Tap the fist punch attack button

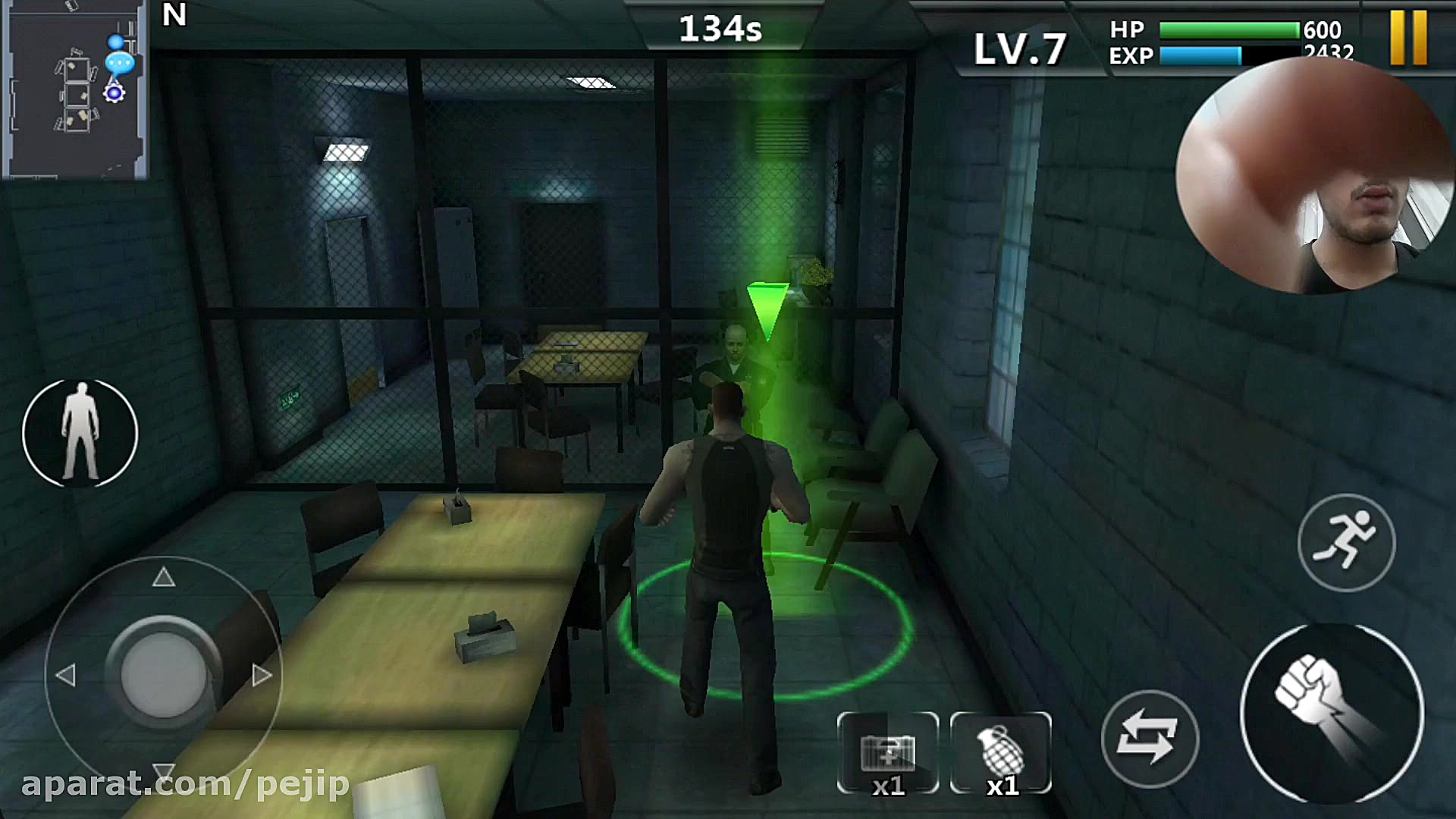click(1331, 712)
